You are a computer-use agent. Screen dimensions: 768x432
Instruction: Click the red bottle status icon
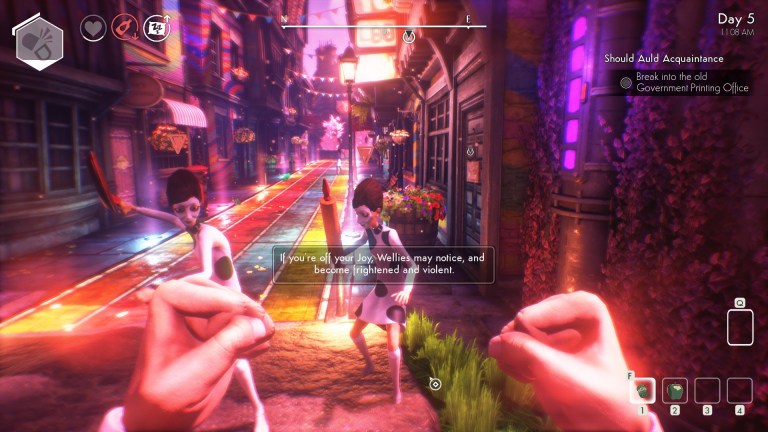click(x=124, y=28)
